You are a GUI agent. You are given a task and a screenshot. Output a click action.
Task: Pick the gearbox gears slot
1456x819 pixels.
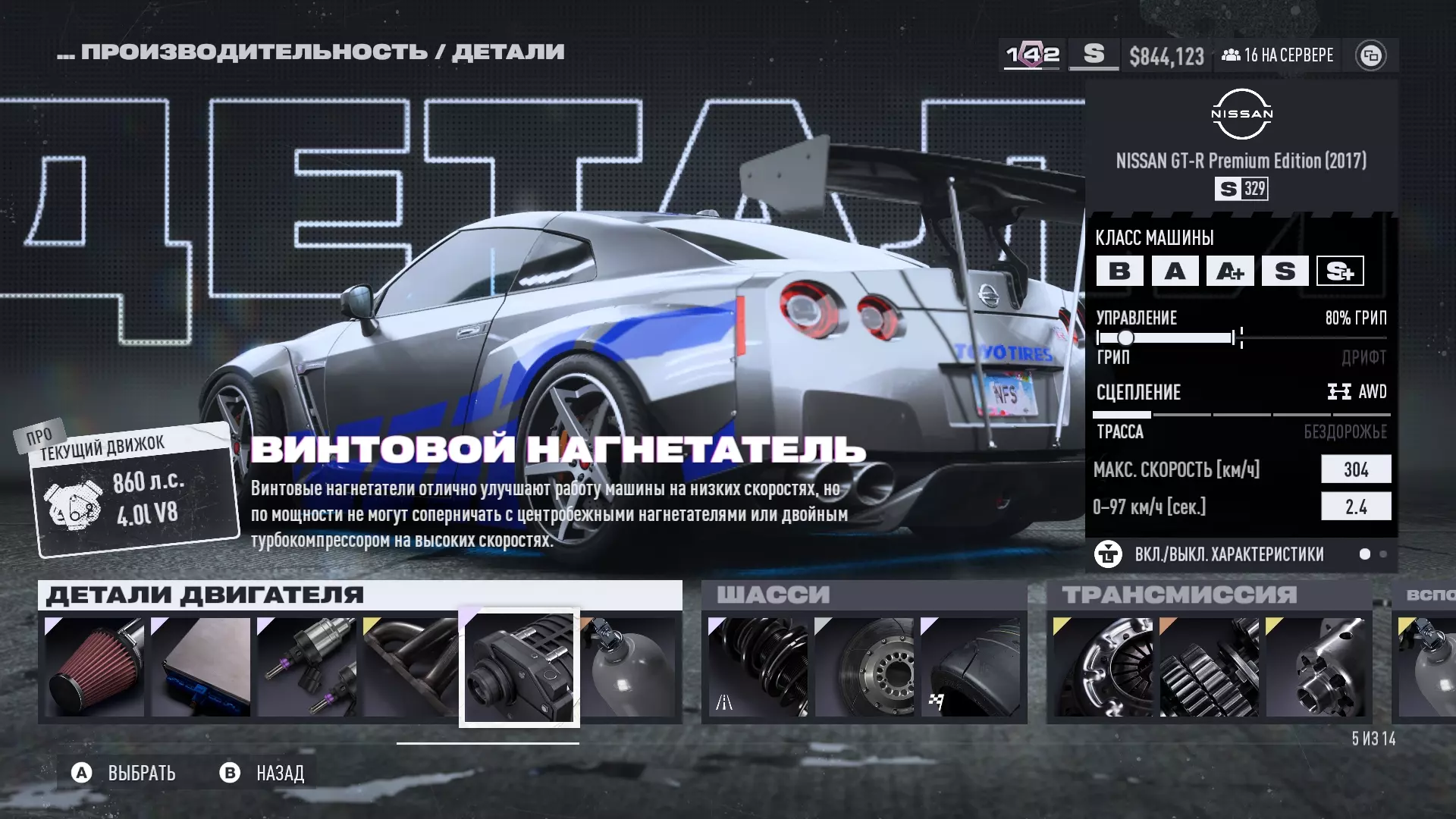[1210, 667]
